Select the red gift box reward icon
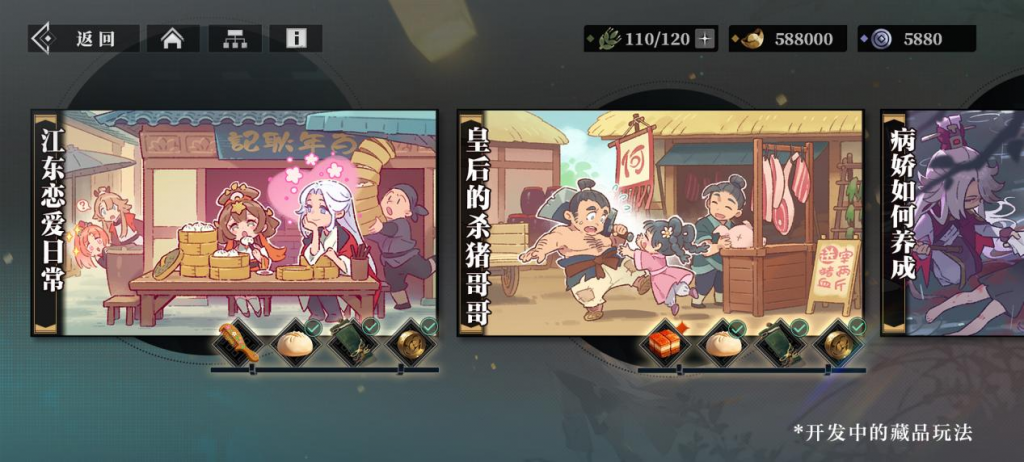Viewport: 1024px width, 462px height. coord(664,343)
